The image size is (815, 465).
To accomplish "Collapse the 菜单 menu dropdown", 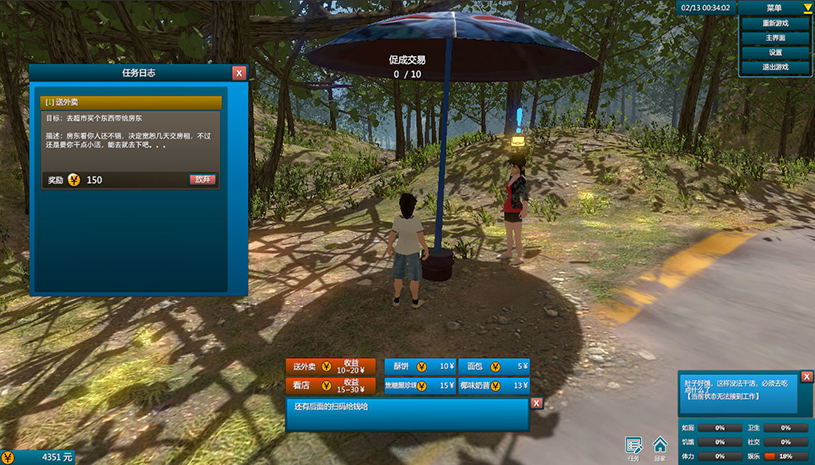I will [x=808, y=8].
